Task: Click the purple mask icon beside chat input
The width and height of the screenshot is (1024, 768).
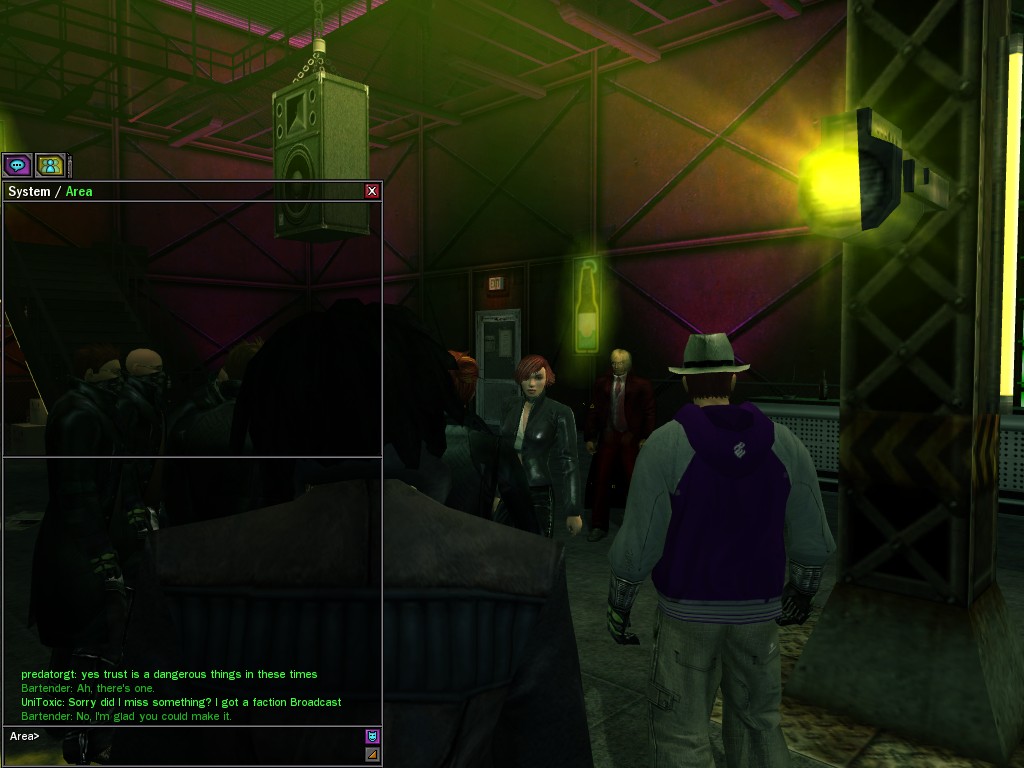Action: [x=372, y=736]
